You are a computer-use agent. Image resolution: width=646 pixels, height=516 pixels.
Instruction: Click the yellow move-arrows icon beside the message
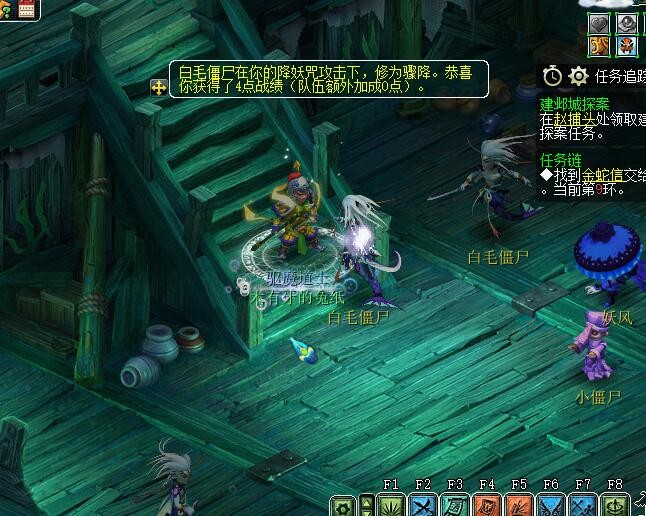pyautogui.click(x=159, y=87)
